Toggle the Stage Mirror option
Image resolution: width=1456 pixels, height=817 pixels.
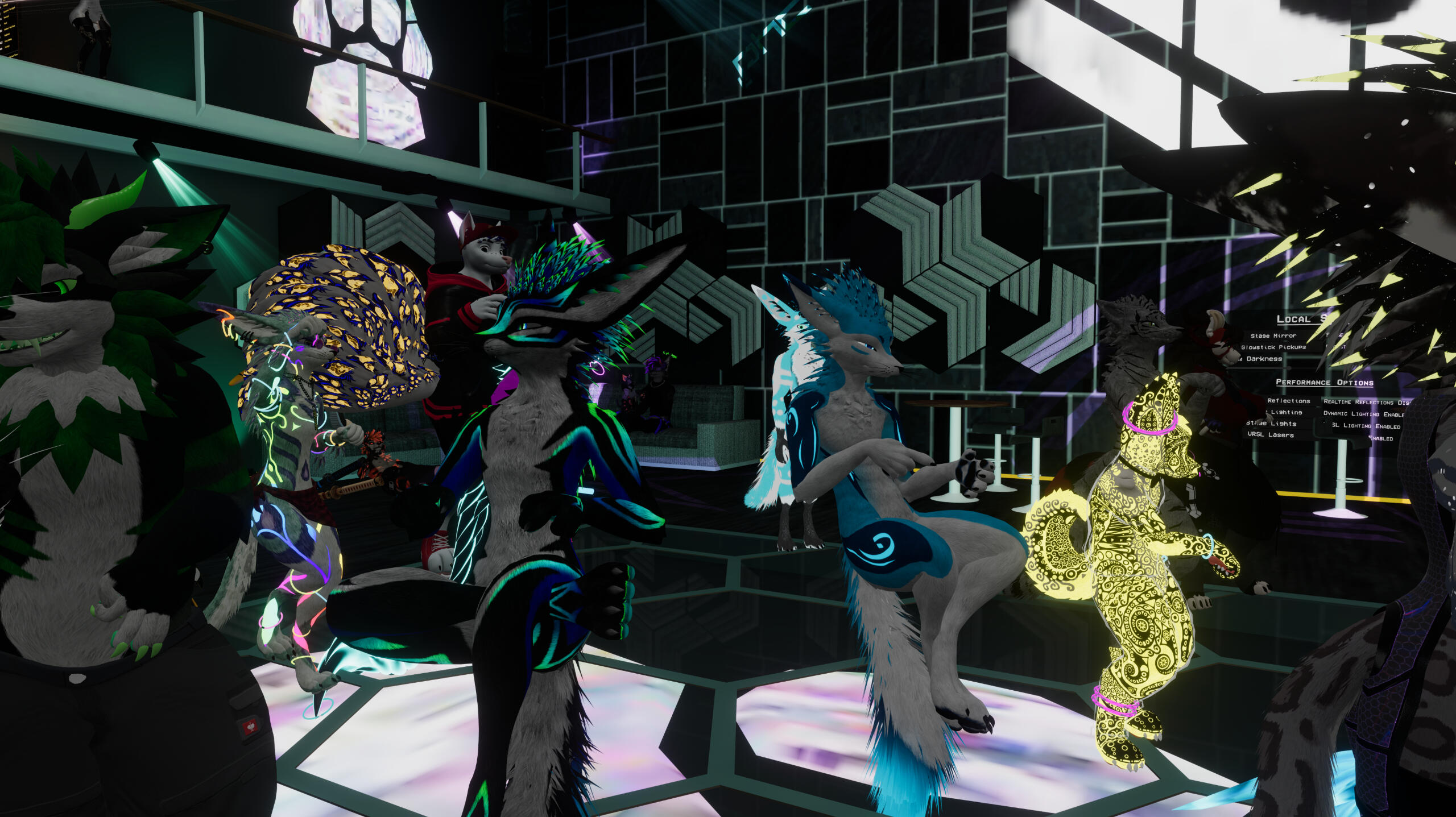click(1273, 335)
